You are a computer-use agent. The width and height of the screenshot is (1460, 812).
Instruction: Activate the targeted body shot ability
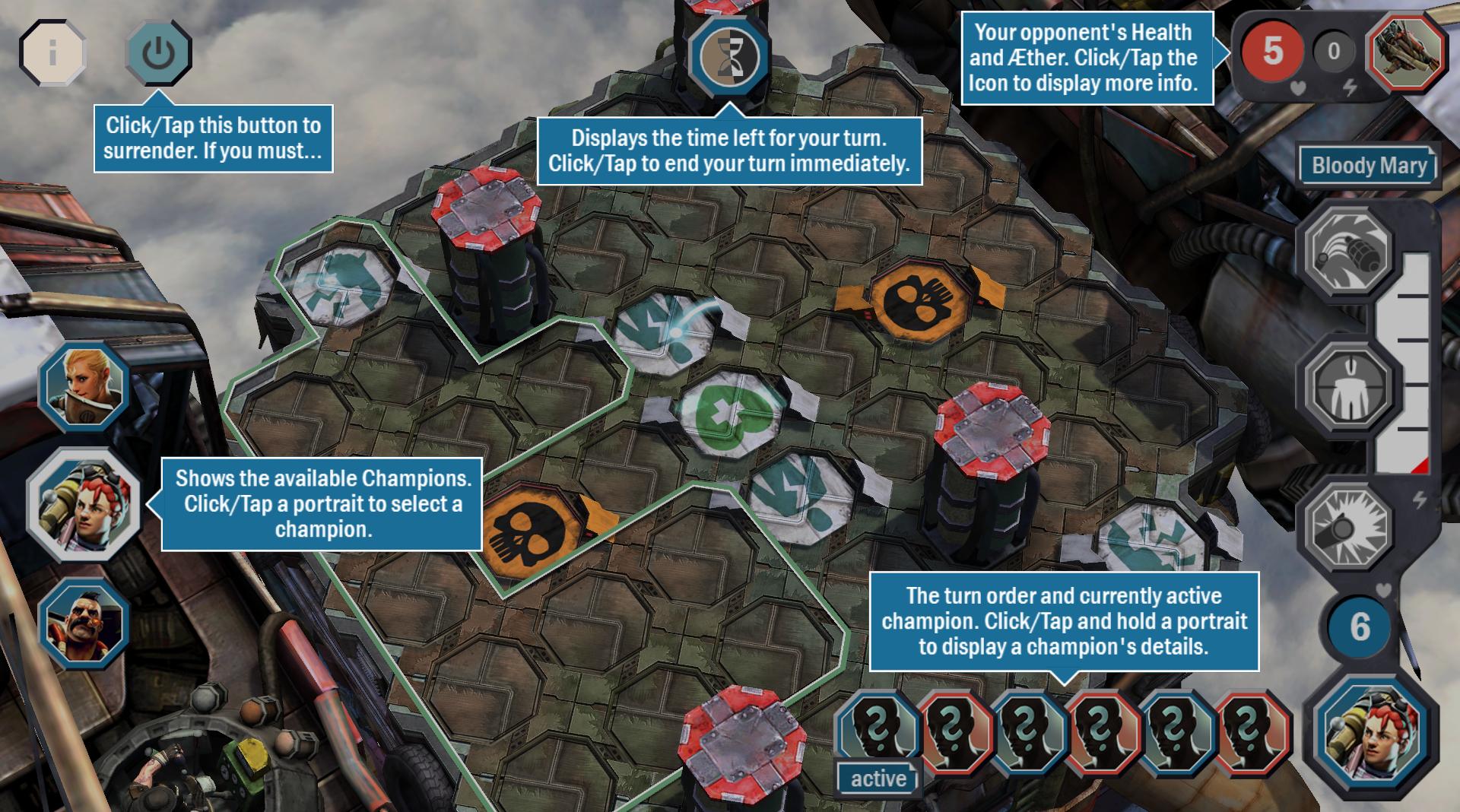click(1348, 388)
